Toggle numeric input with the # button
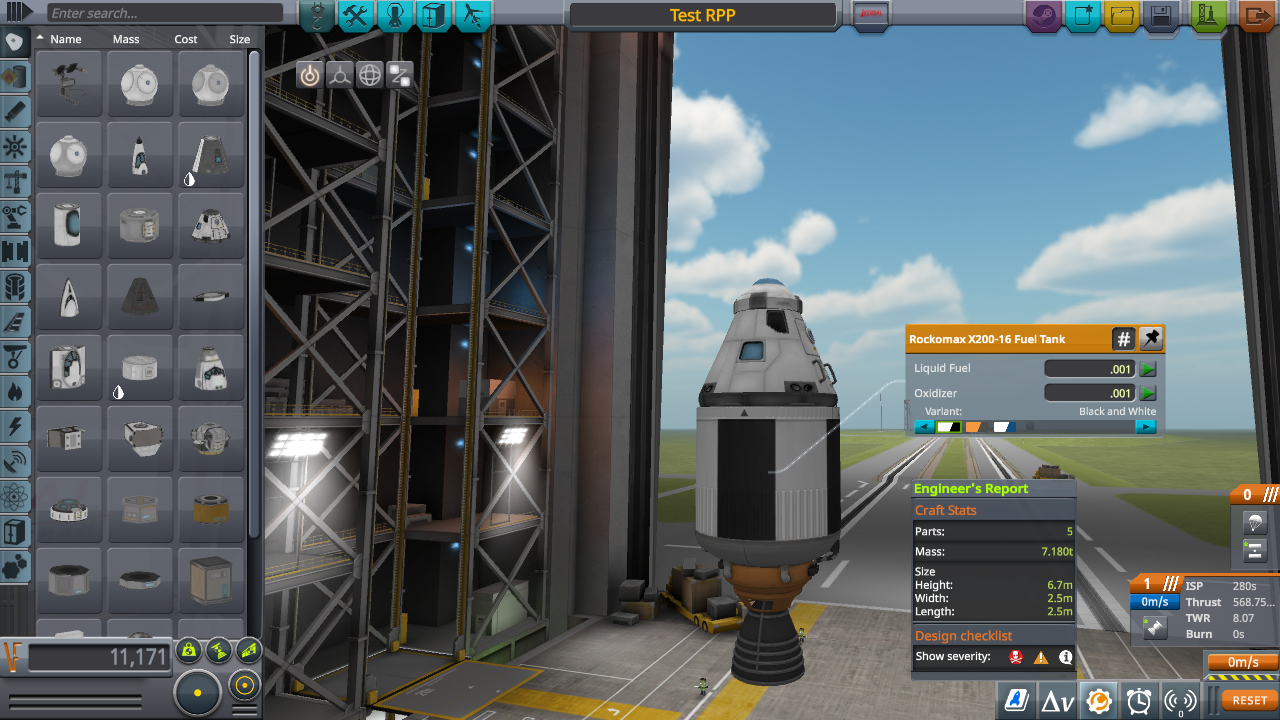The width and height of the screenshot is (1280, 720). click(1123, 339)
